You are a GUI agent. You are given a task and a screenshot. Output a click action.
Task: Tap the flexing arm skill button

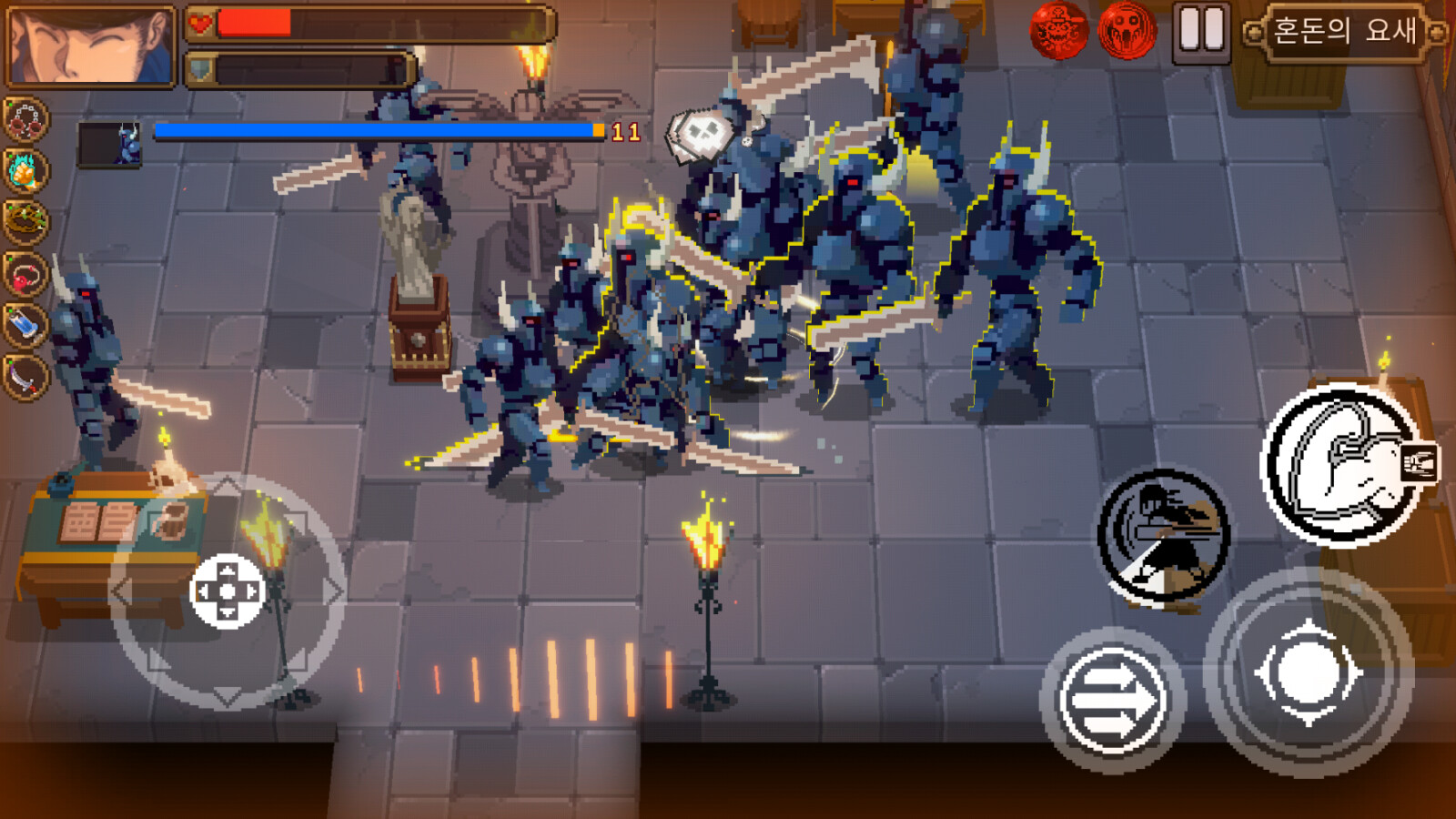(1343, 465)
